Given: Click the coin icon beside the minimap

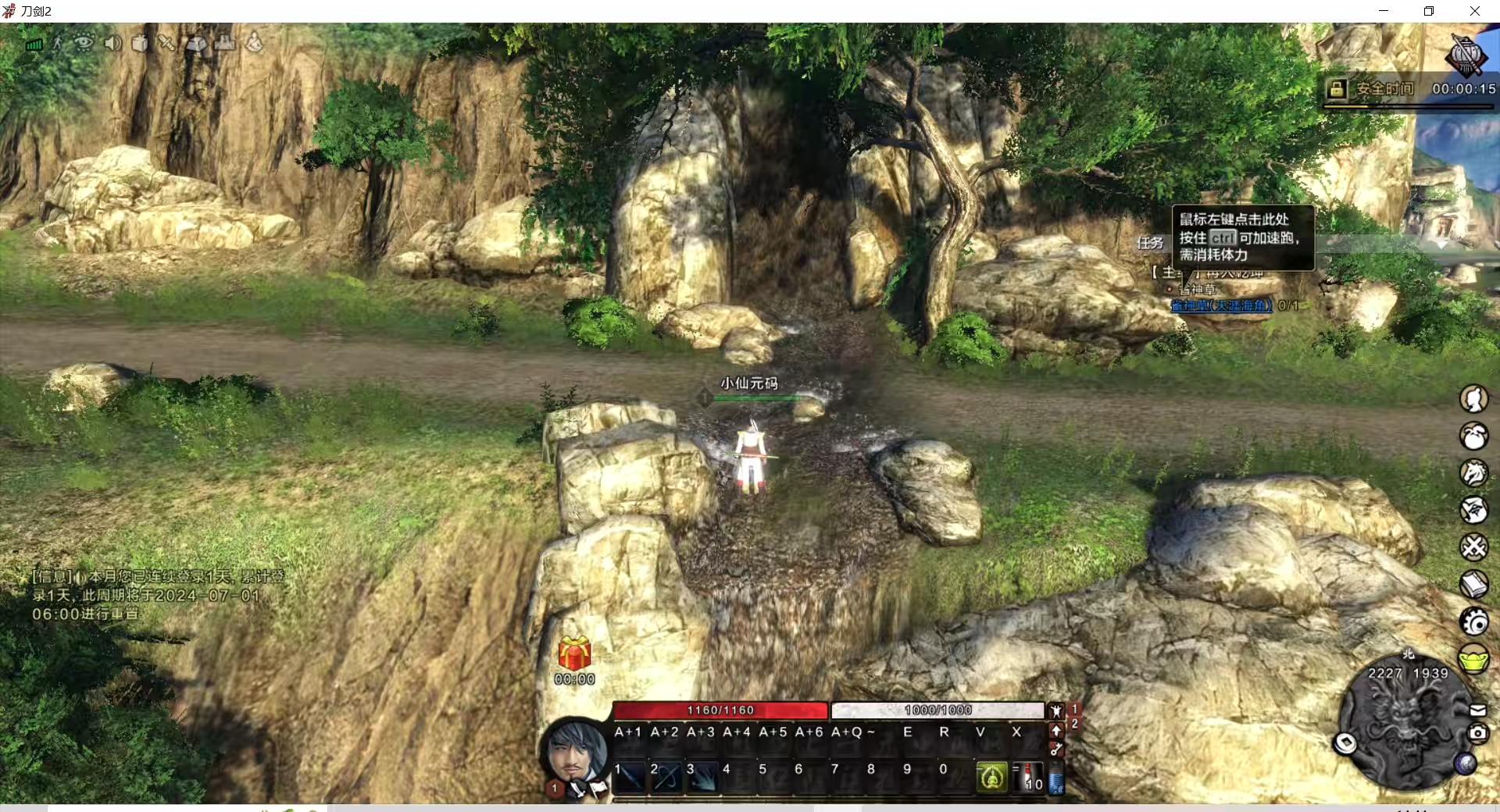Looking at the screenshot, I should (1345, 743).
